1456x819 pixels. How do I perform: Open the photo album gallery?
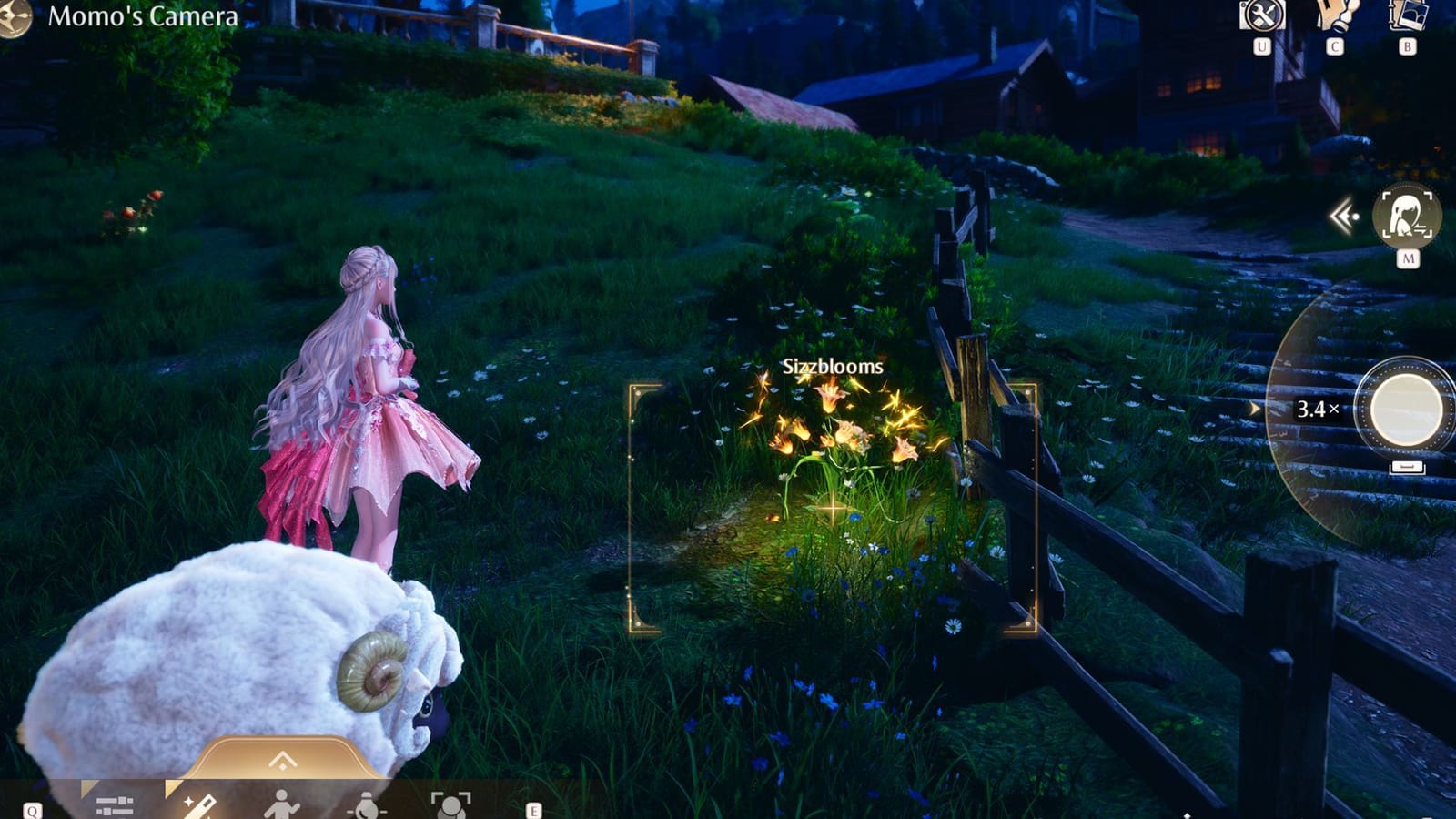1404,15
